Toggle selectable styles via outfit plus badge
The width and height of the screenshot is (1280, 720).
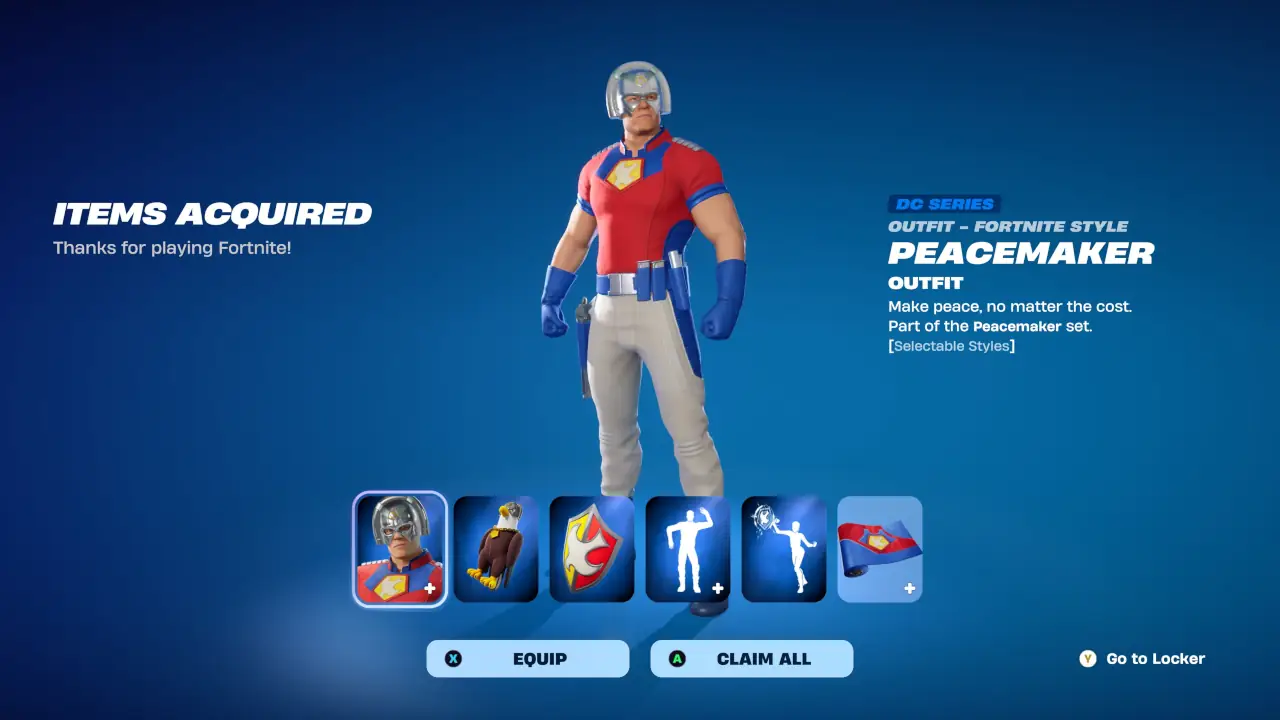pyautogui.click(x=430, y=589)
